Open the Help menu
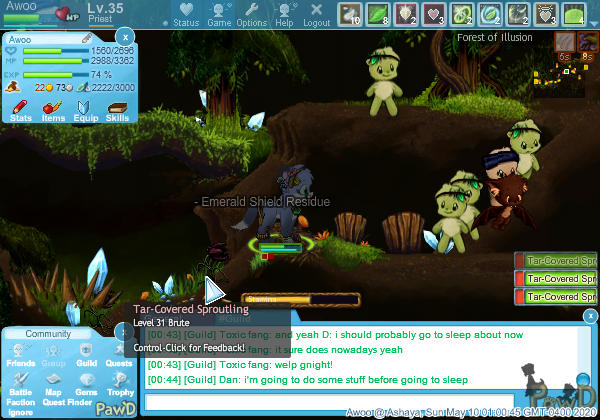The width and height of the screenshot is (600, 420). click(x=284, y=14)
